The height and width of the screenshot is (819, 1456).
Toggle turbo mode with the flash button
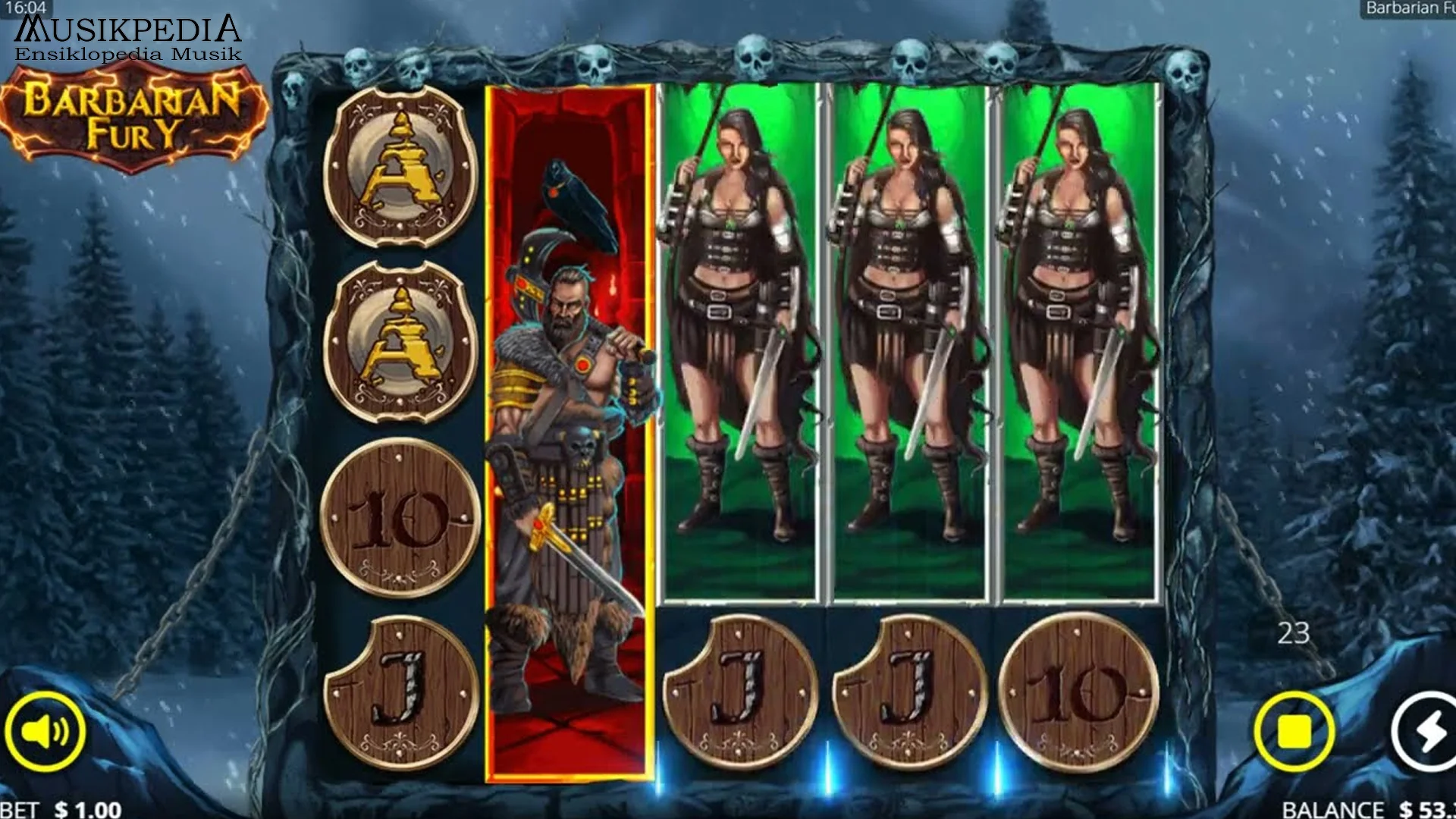point(1432,732)
